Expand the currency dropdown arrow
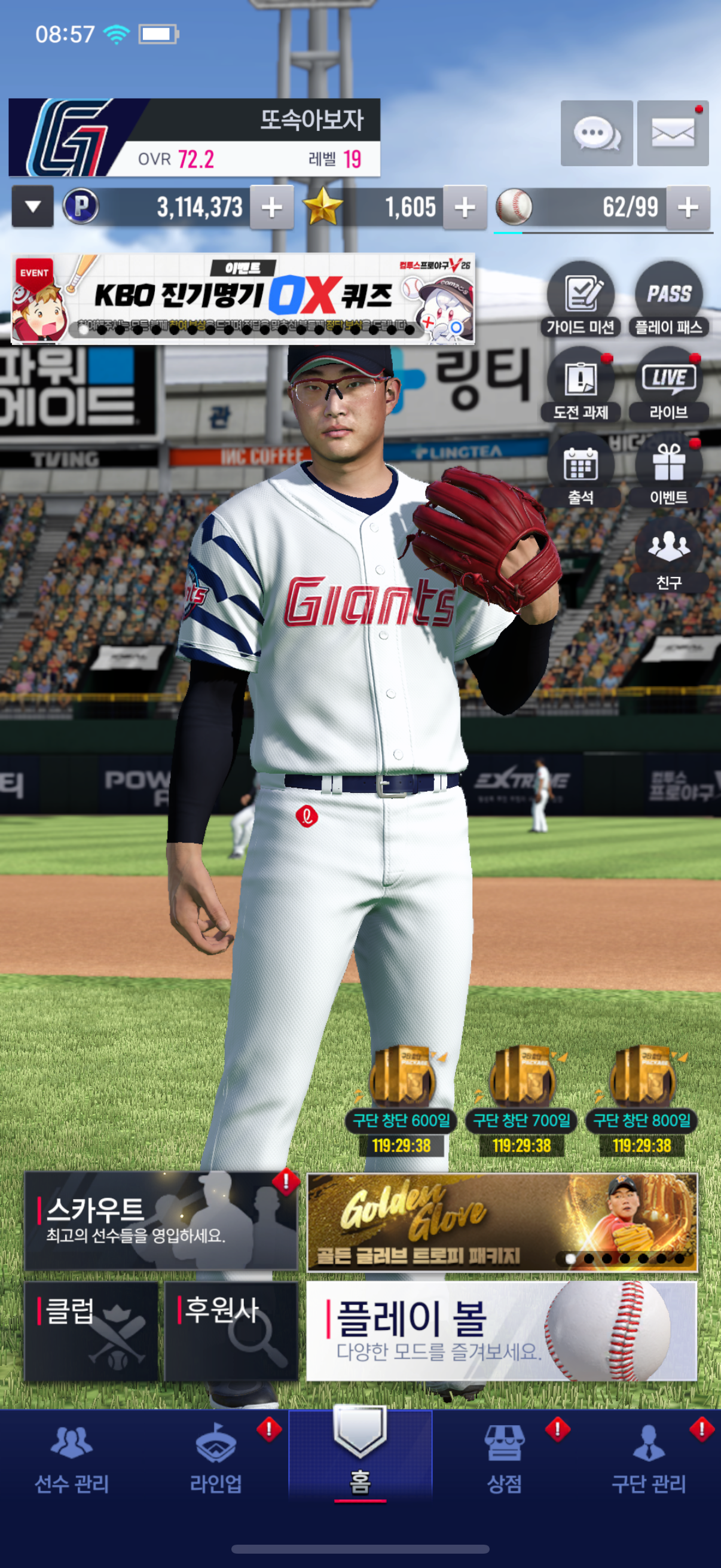This screenshot has width=721, height=1568. pos(33,207)
